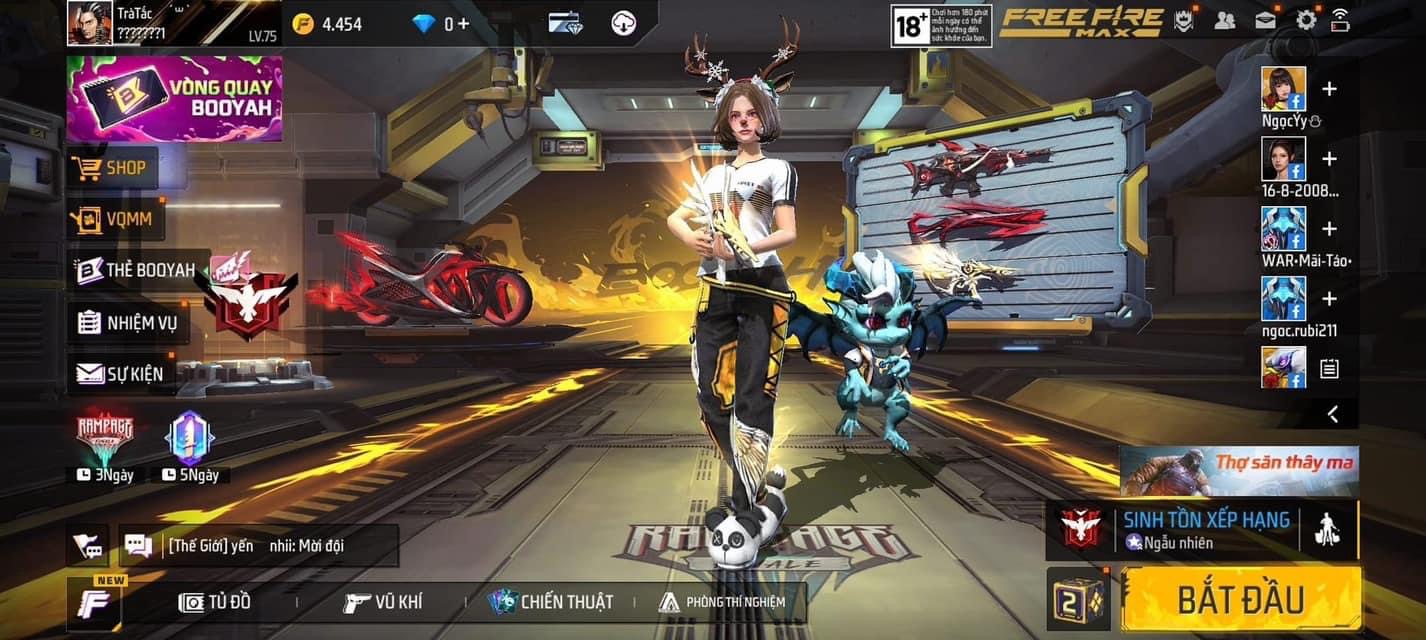Open the Thợ săn thây ma banner
1426x640 pixels.
1238,471
